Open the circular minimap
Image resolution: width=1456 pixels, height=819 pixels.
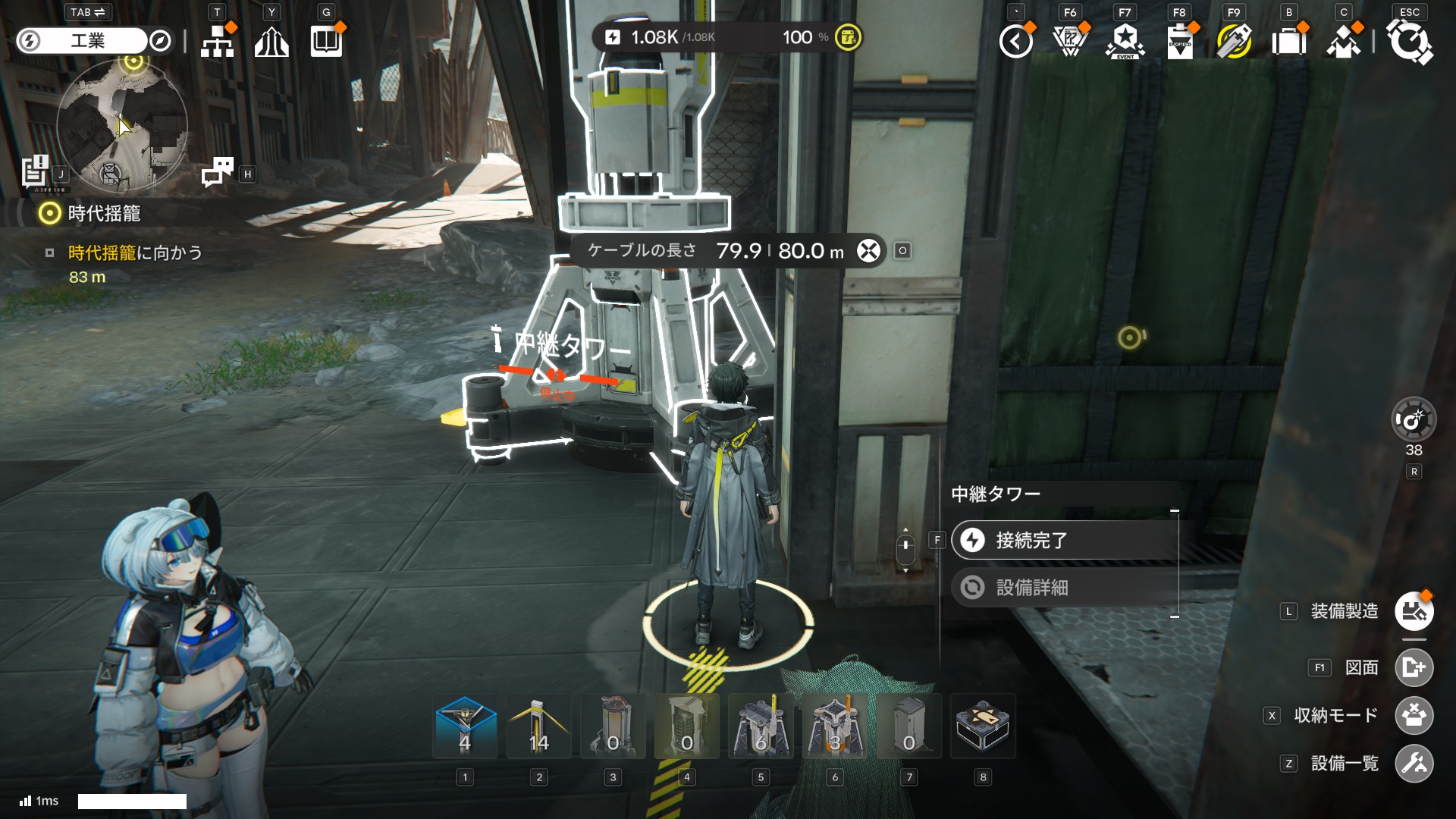click(122, 126)
